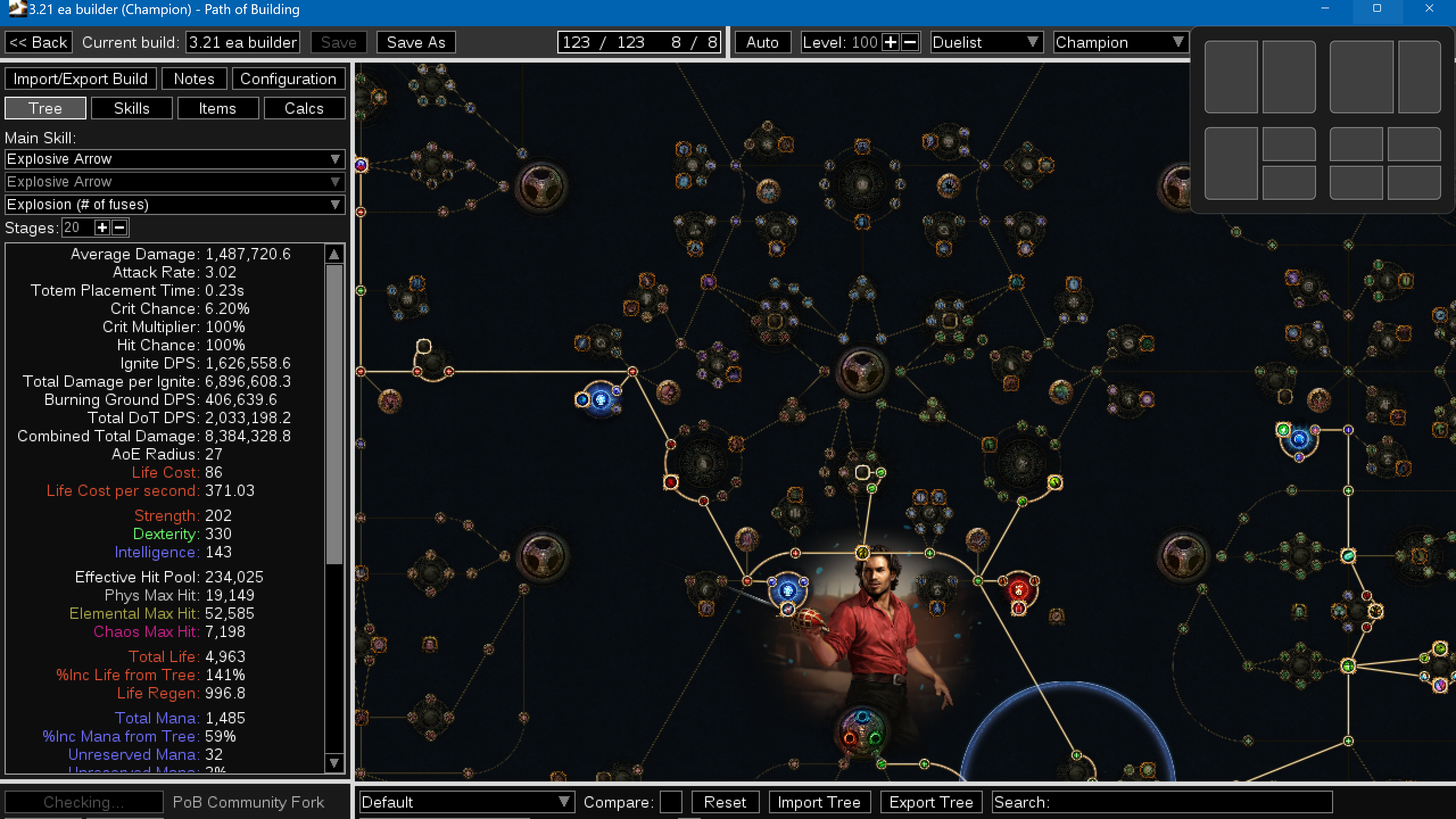Close the Path of Building window
This screenshot has height=819, width=1456.
[1429, 8]
